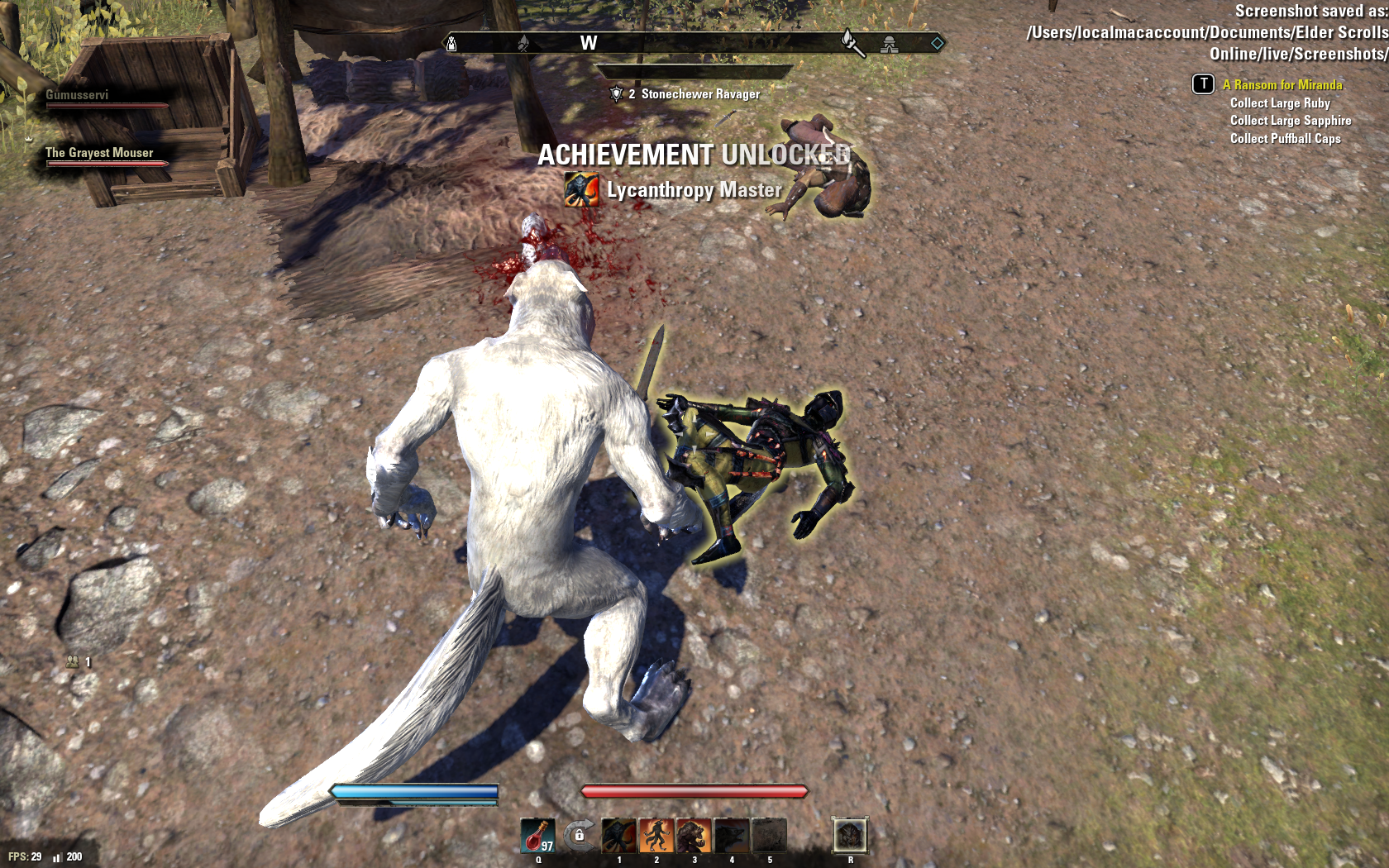The image size is (1389, 868).
Task: Use the red potion quickslot
Action: pyautogui.click(x=537, y=836)
